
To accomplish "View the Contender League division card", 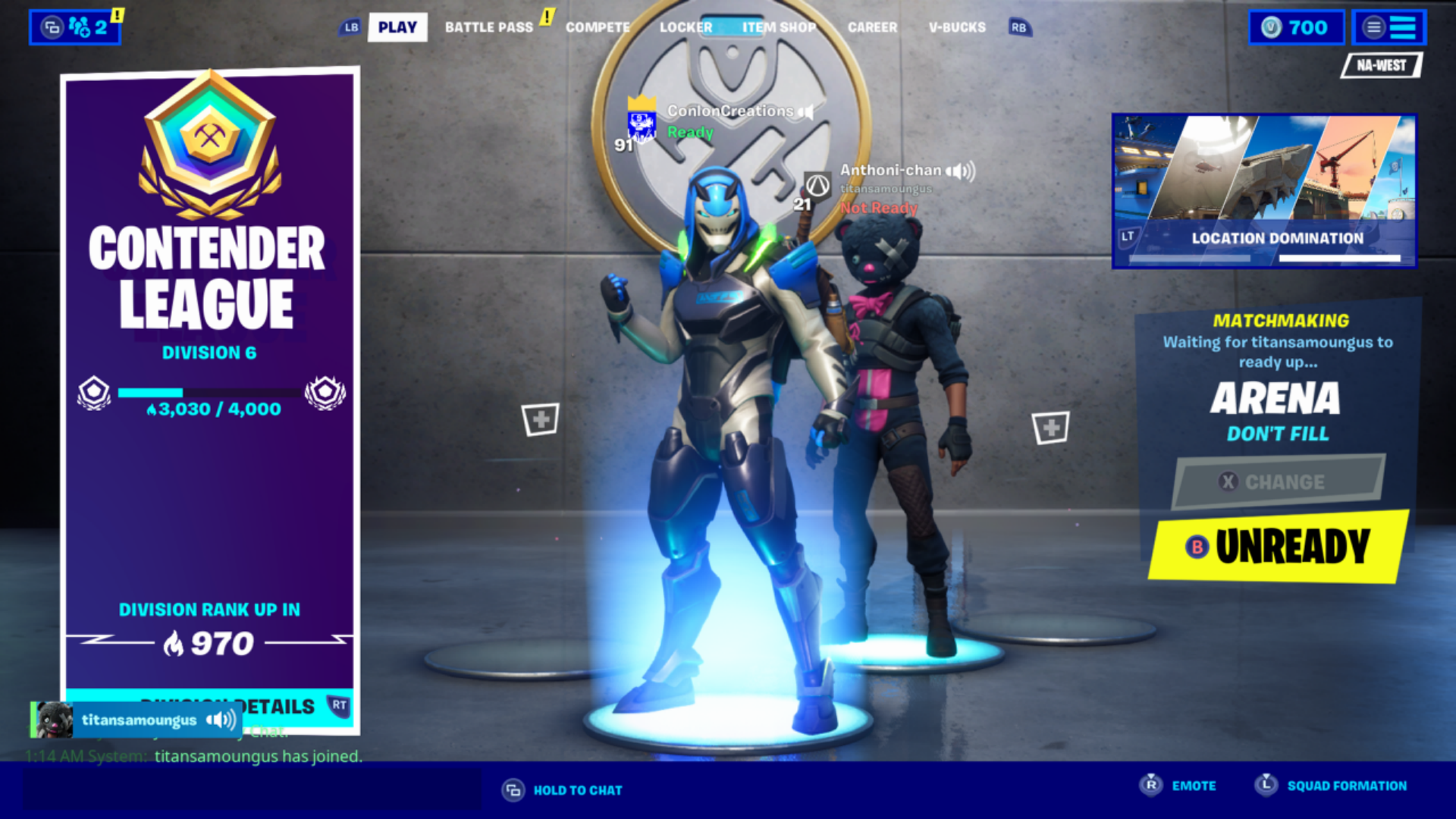I will [x=209, y=379].
